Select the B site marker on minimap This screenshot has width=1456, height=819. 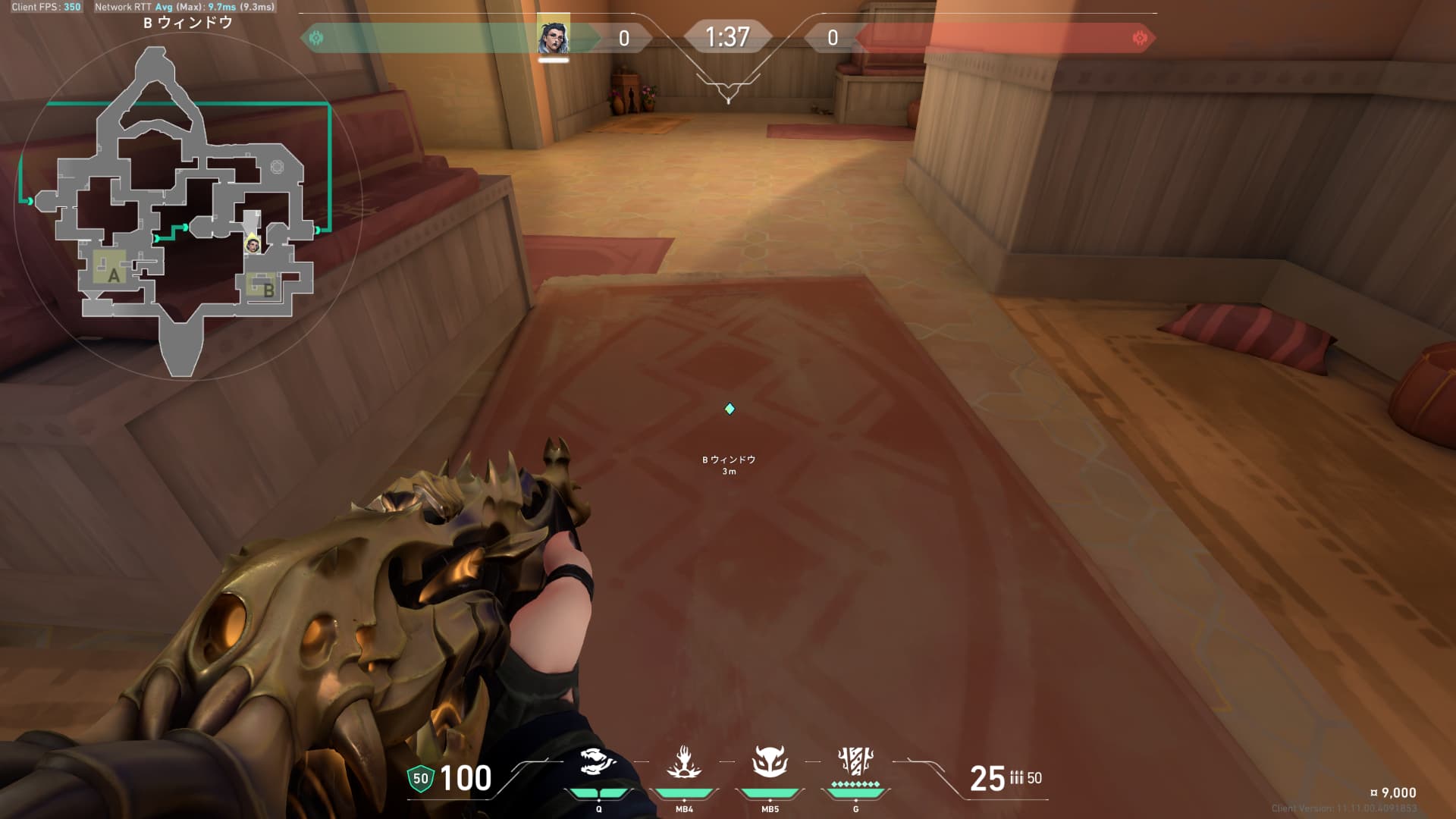pyautogui.click(x=268, y=289)
